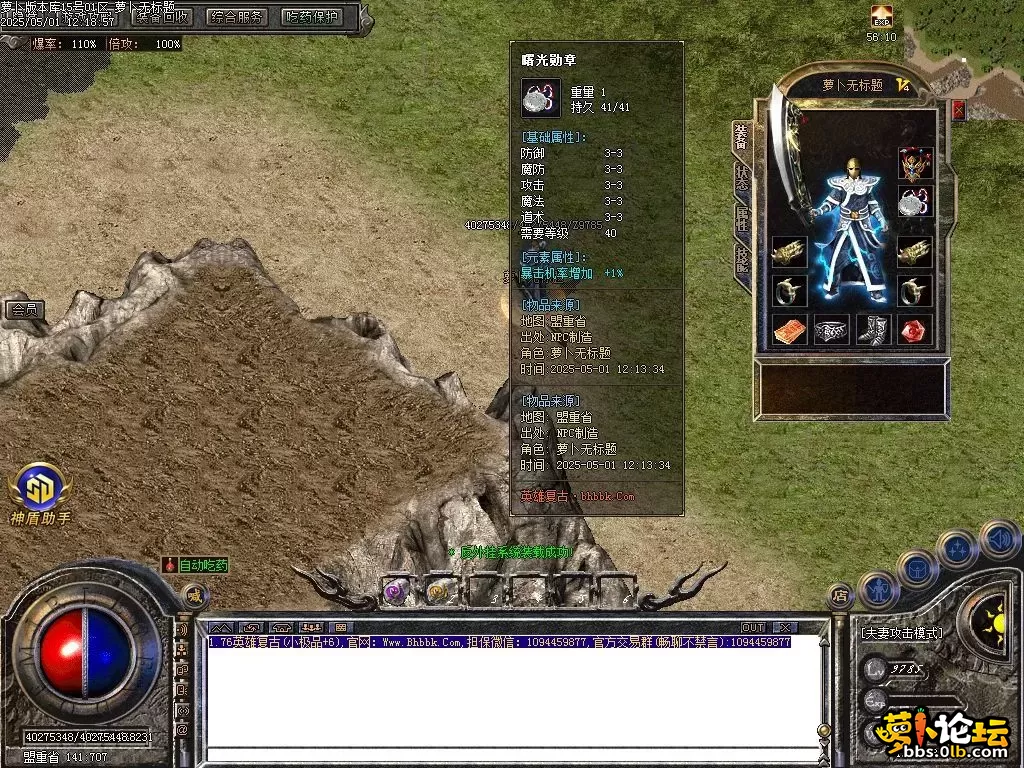Screen dimensions: 1024x768
Task: Open the 装备回收 equipment recycle menu
Action: pyautogui.click(x=161, y=17)
